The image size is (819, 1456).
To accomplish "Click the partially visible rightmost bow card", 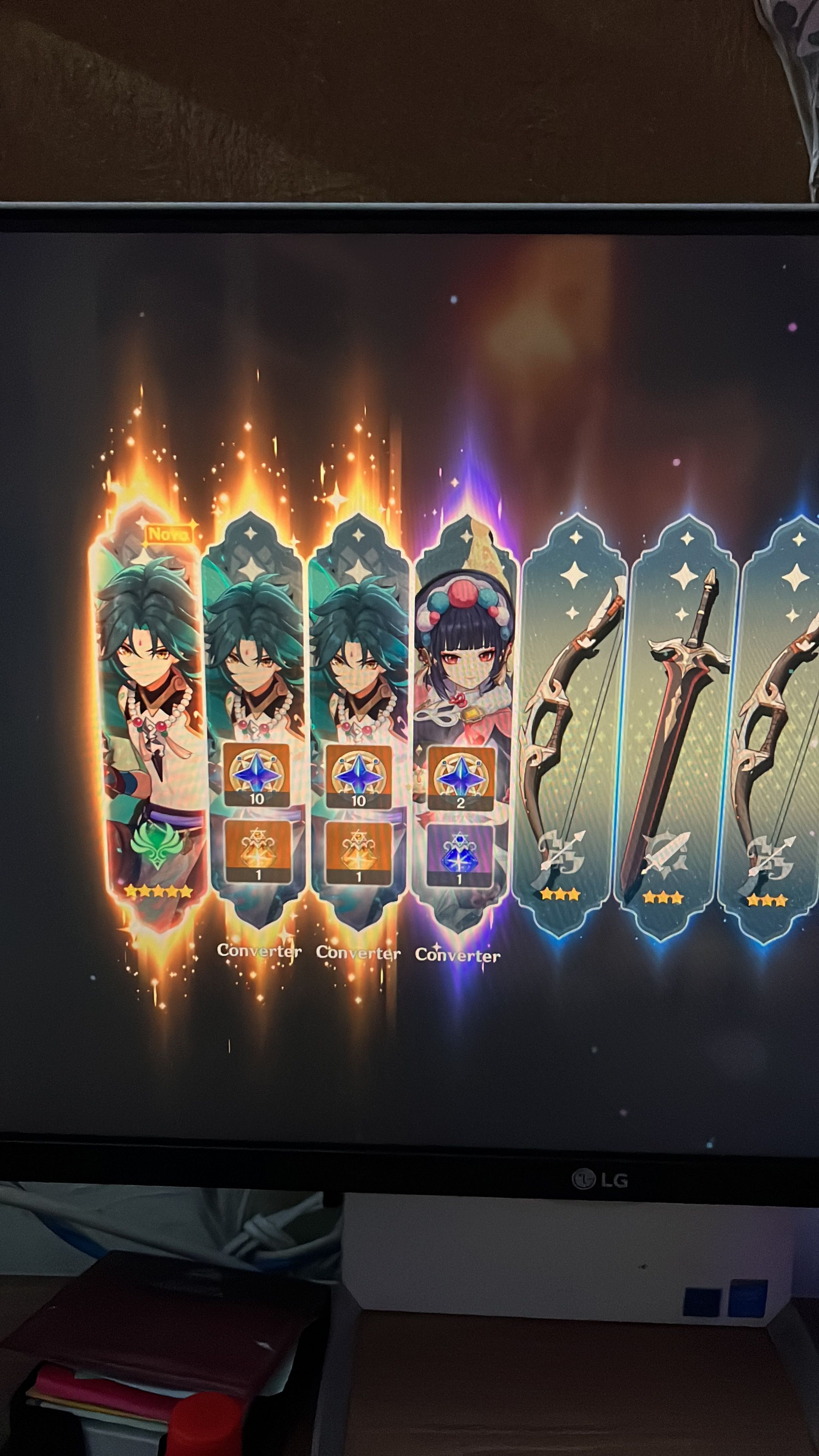I will [x=786, y=706].
